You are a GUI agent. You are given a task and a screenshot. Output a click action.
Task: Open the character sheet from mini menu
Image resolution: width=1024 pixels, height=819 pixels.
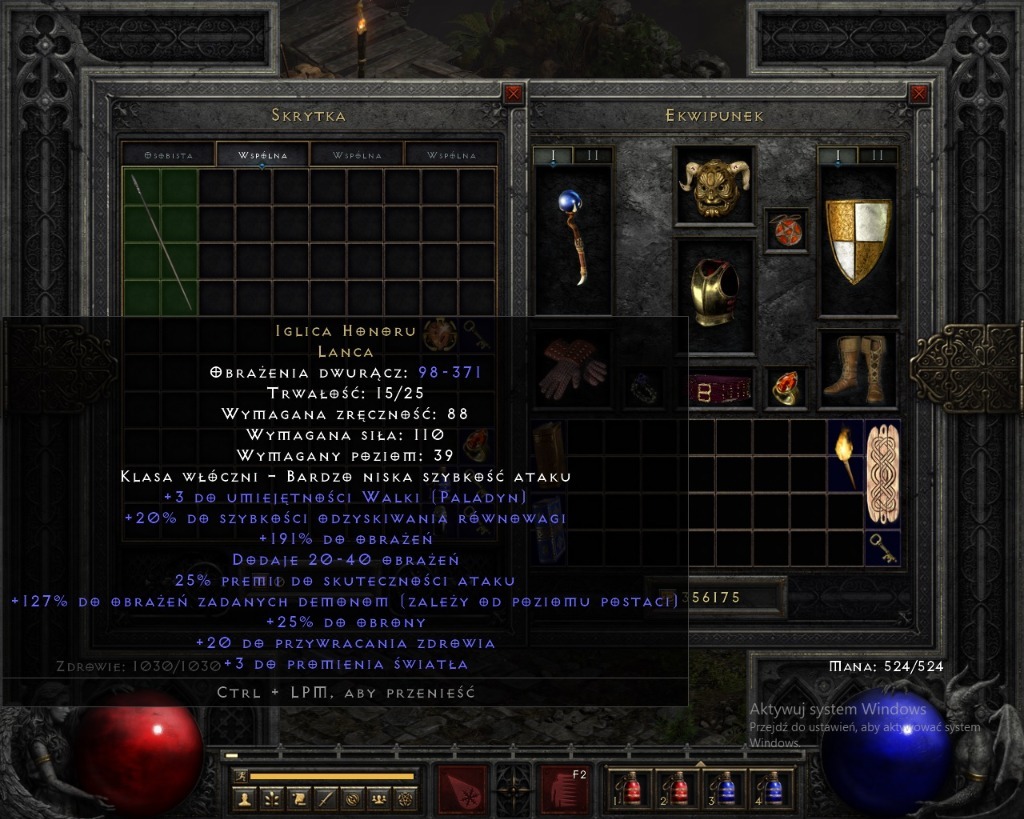pos(244,798)
